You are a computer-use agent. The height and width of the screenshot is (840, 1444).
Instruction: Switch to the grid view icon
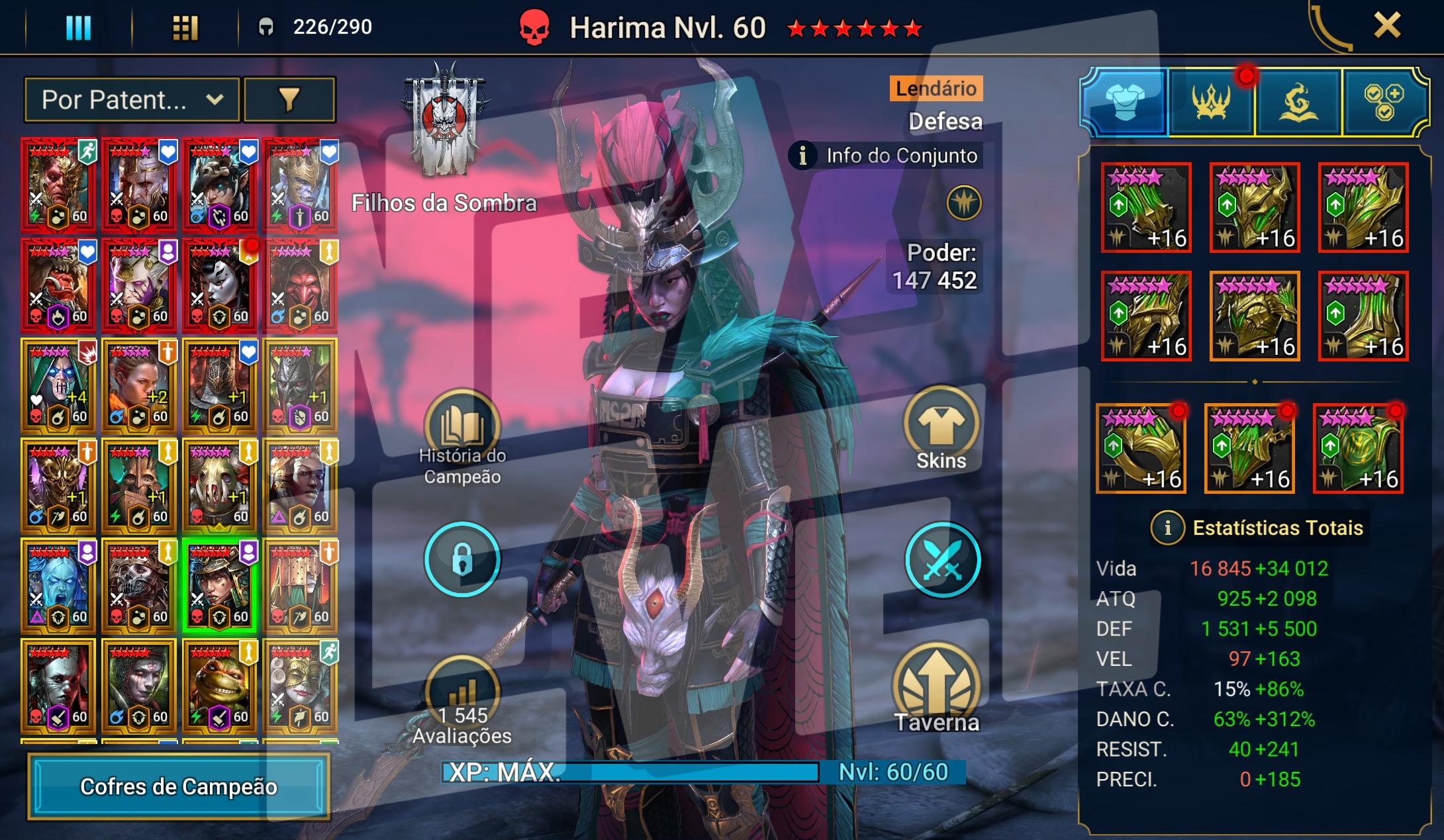point(185,28)
